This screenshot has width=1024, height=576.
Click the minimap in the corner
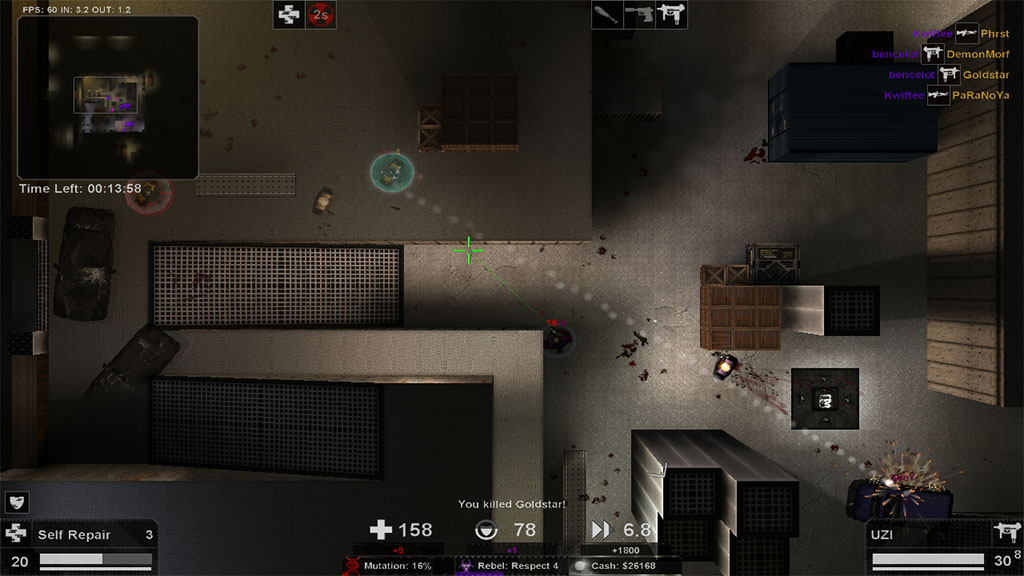(x=108, y=97)
